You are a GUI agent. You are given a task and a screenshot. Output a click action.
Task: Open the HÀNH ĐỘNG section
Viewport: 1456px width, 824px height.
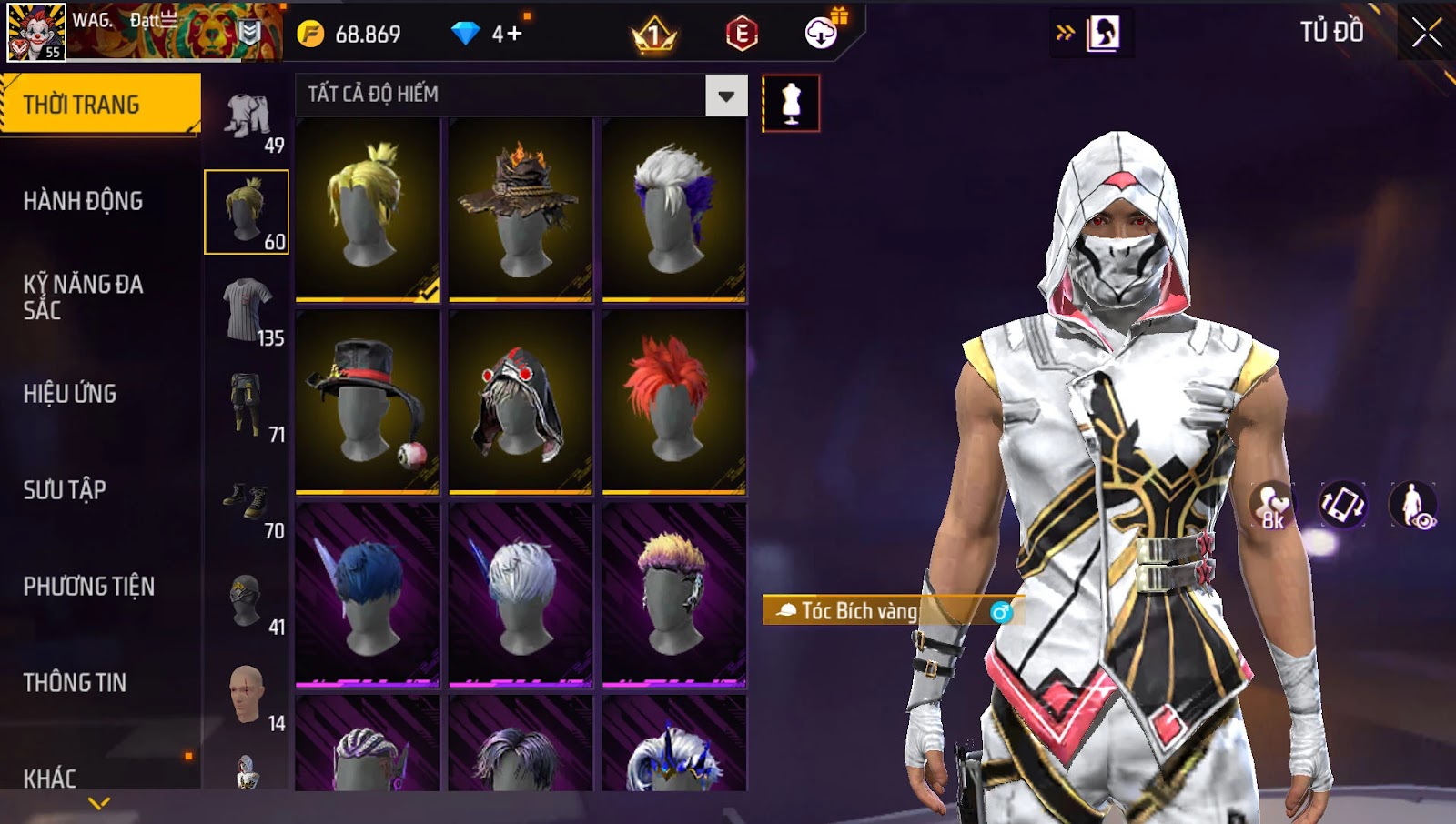(x=84, y=201)
